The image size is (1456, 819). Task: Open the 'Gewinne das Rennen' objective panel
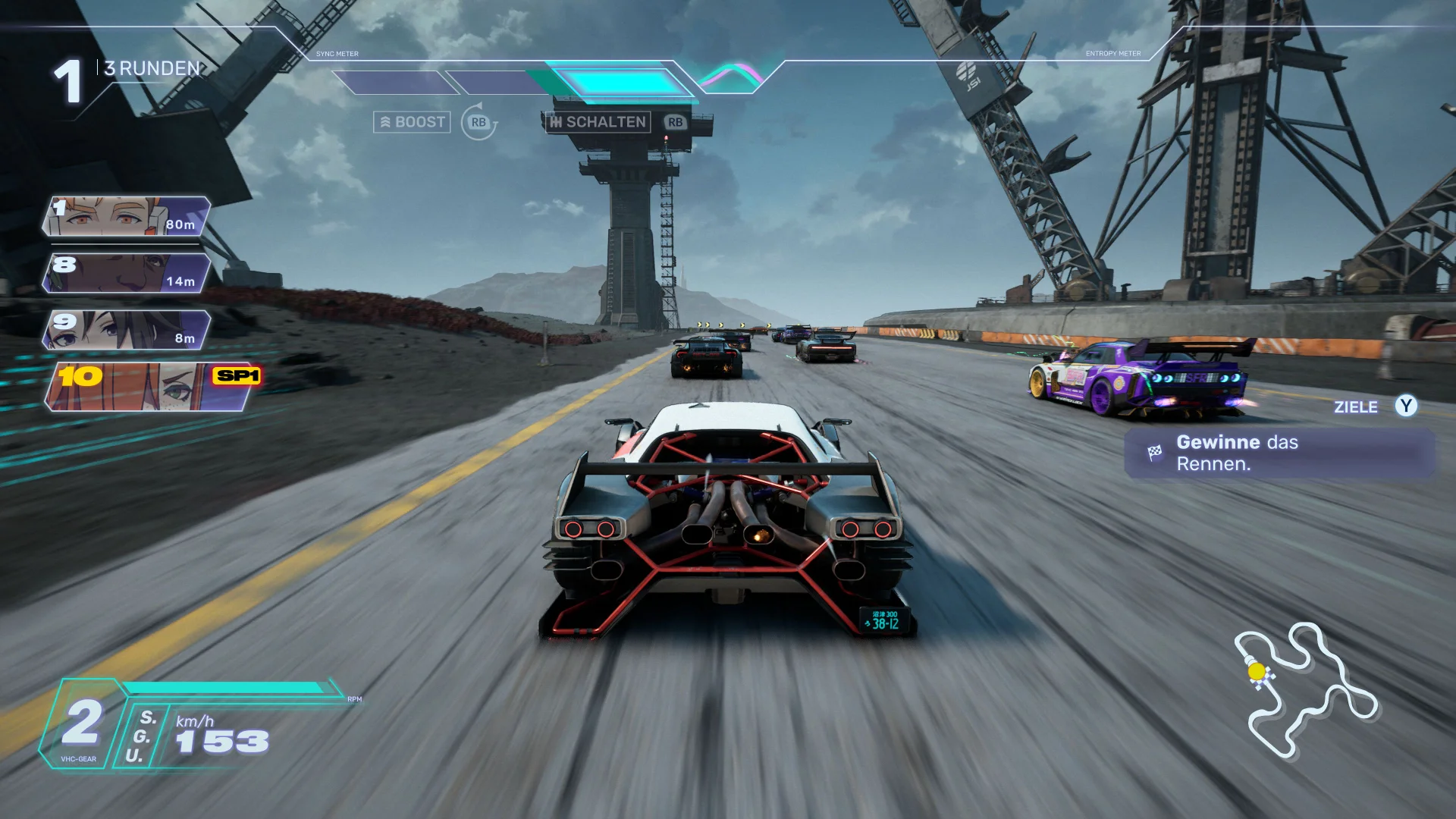point(1279,453)
